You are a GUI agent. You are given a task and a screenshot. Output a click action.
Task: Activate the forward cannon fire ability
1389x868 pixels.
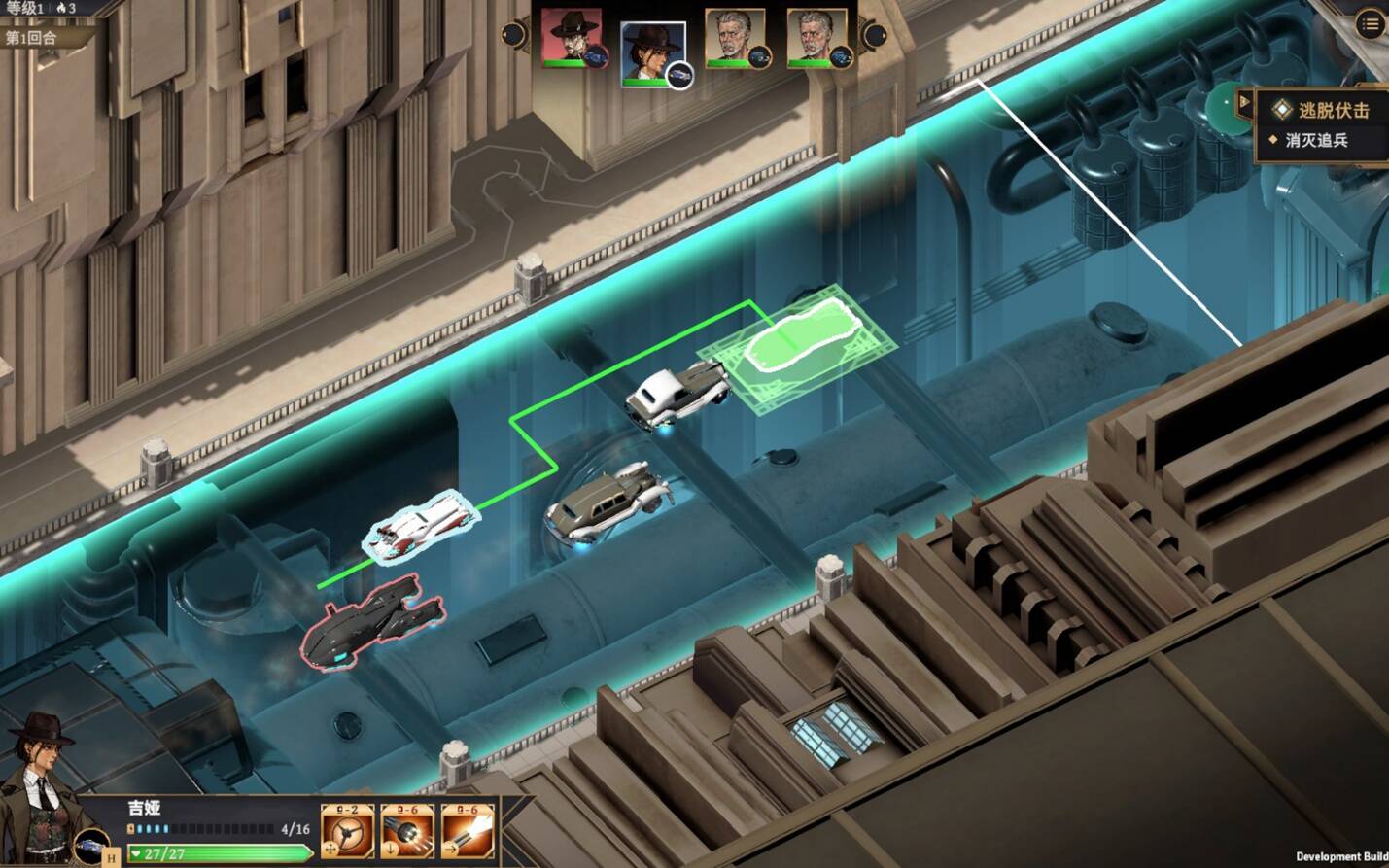[x=468, y=832]
